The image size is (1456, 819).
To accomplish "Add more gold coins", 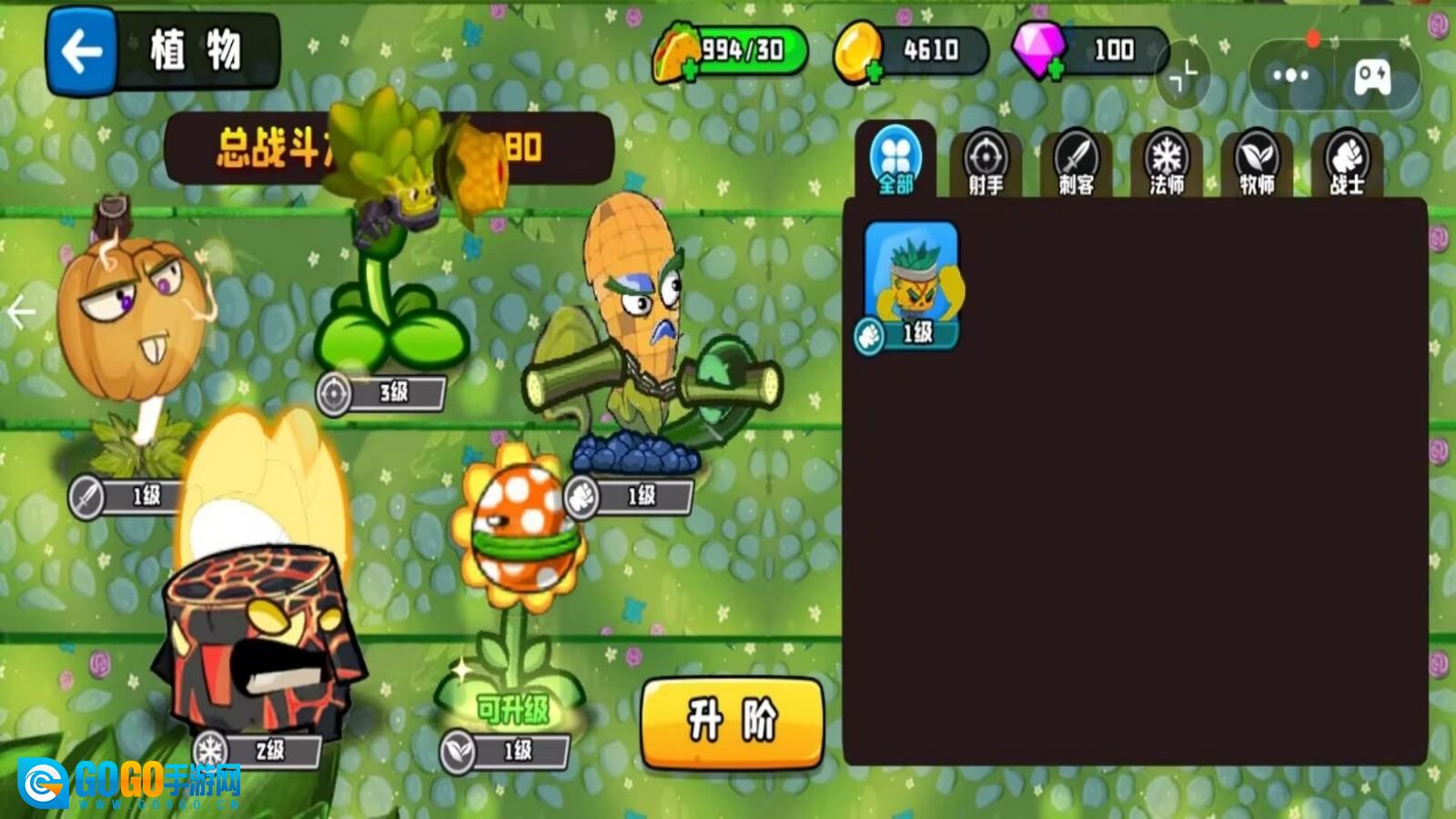I will coord(873,71).
